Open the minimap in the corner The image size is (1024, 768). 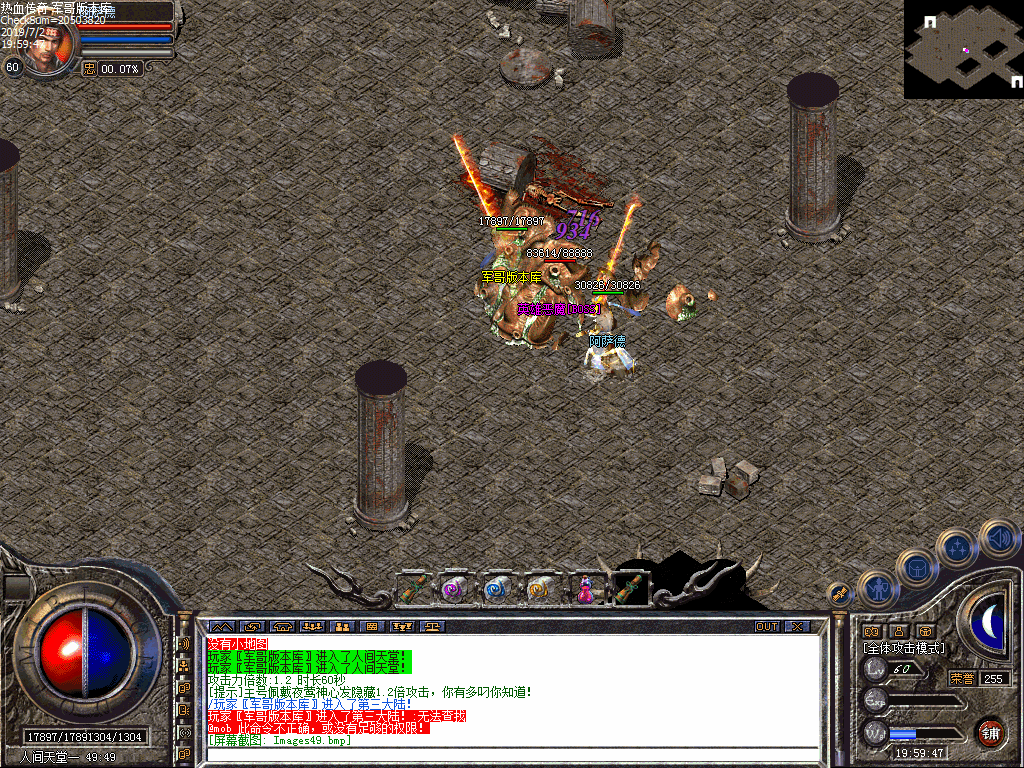tap(963, 49)
